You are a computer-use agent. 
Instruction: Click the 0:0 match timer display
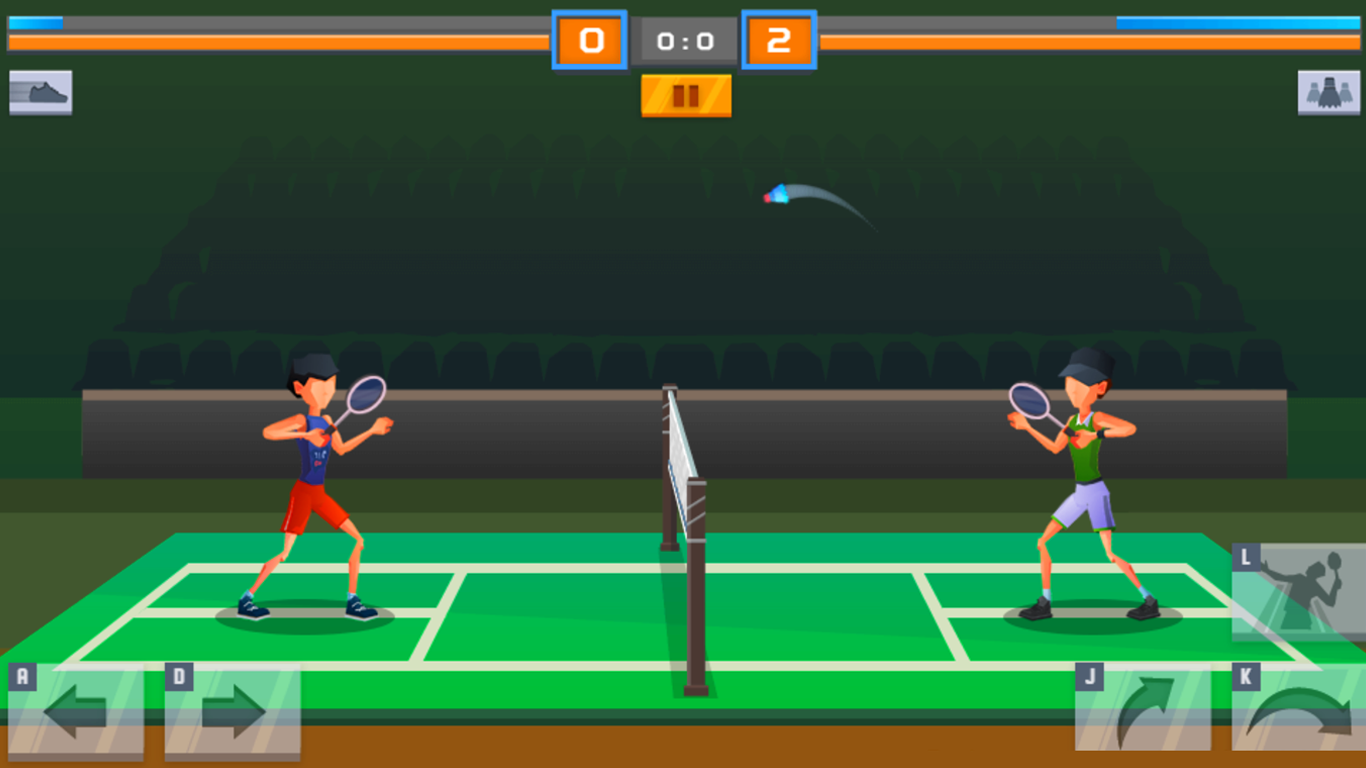click(x=685, y=41)
